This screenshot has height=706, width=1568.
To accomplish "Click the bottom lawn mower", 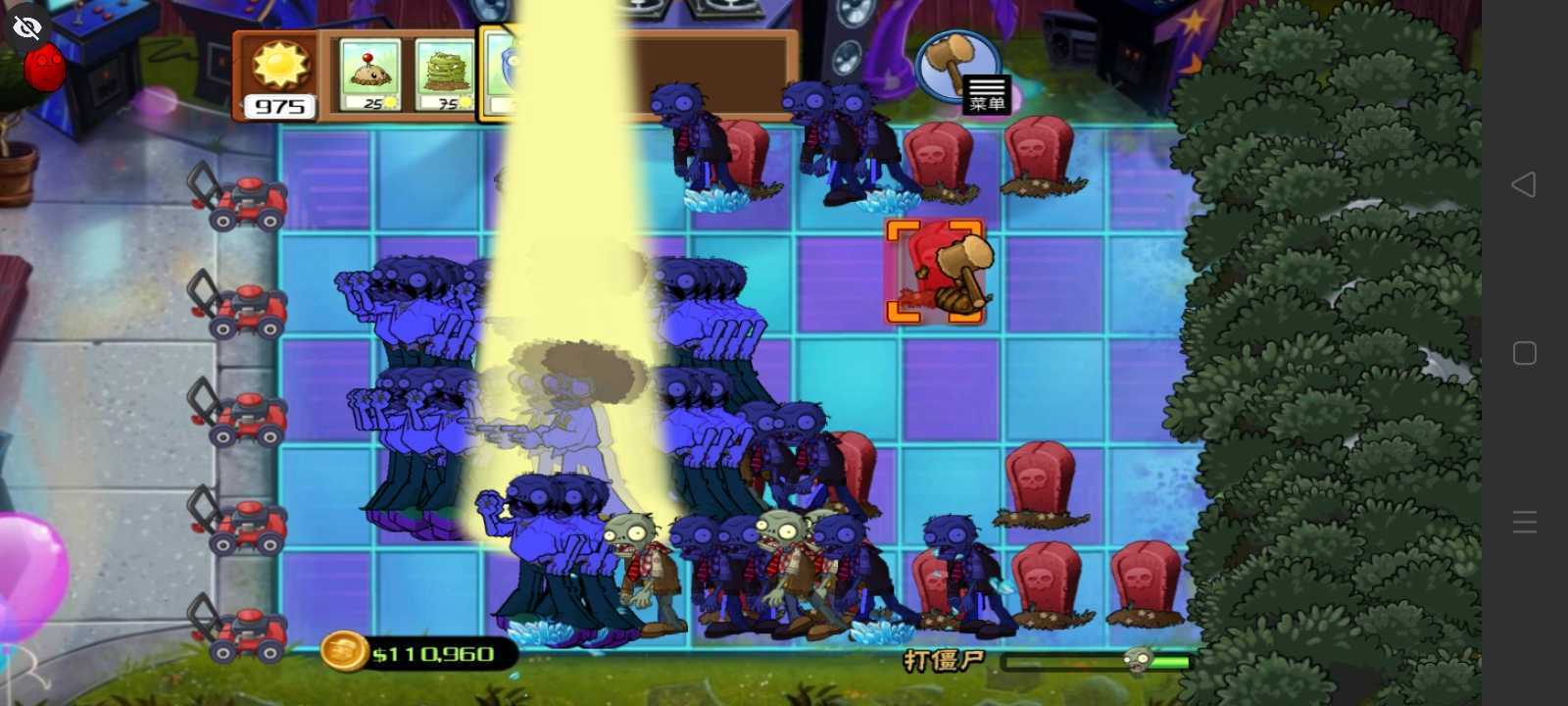I will [x=245, y=632].
